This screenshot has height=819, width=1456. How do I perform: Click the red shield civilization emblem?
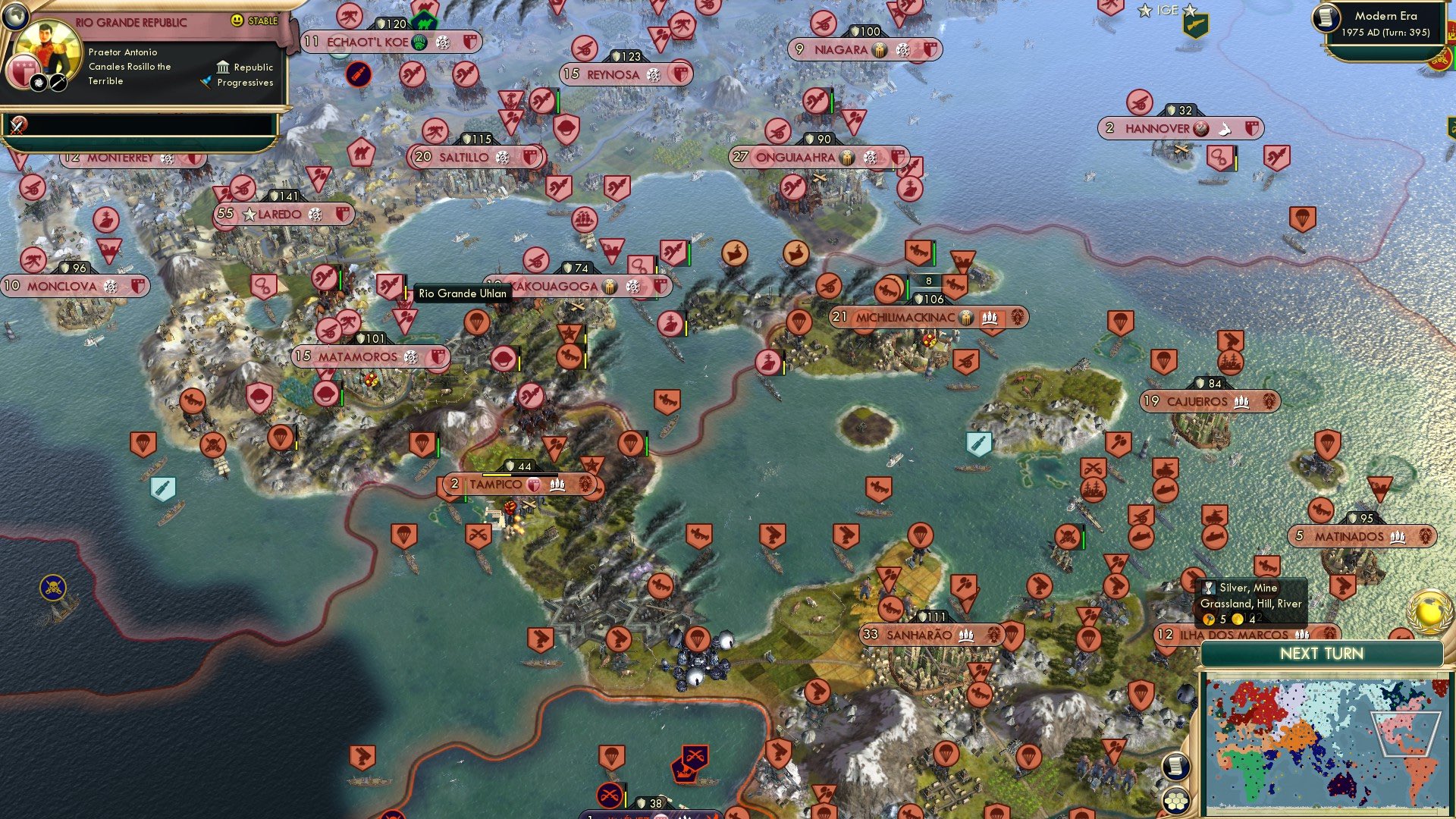pos(24,71)
